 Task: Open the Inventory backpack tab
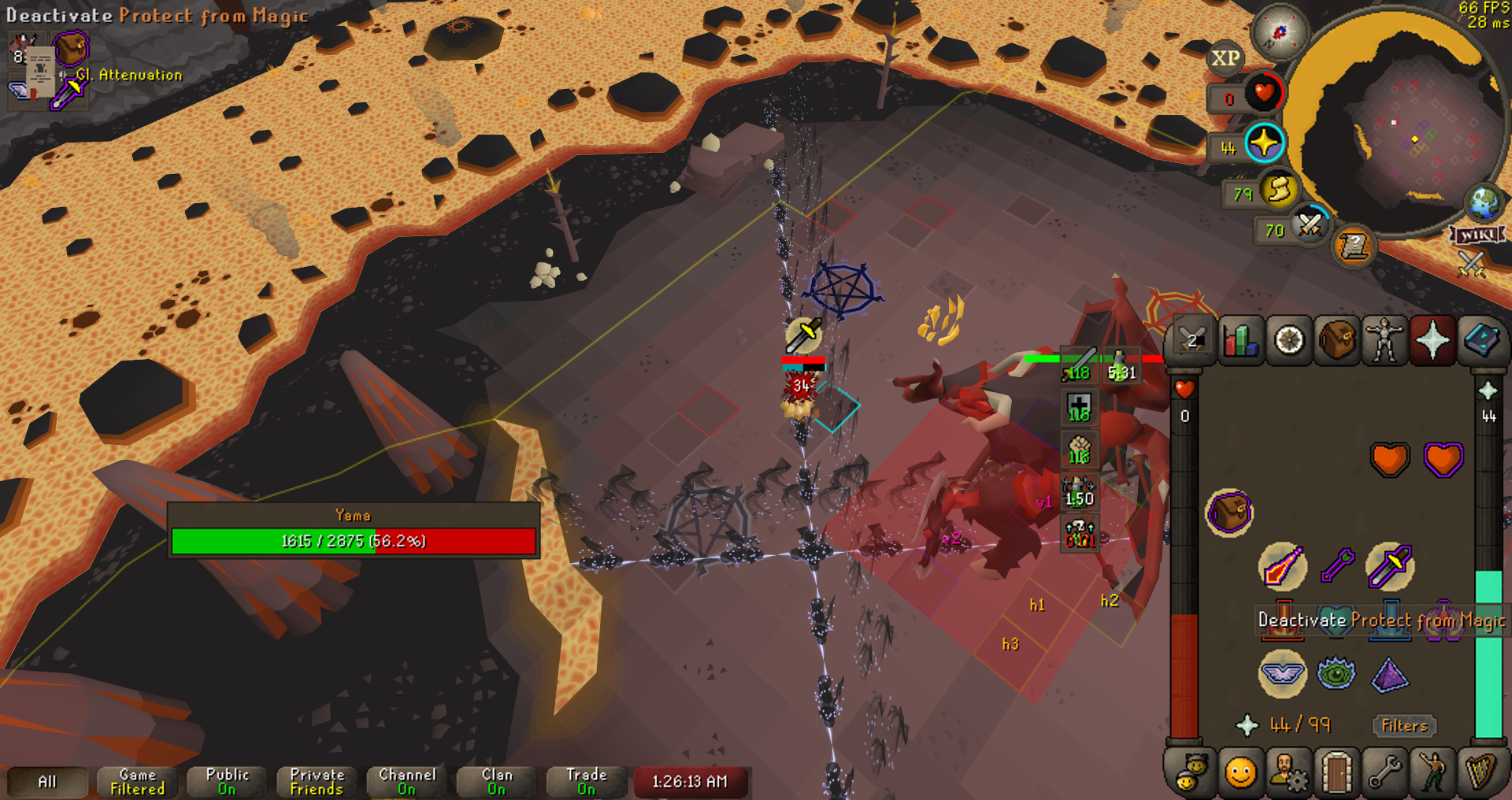(x=1337, y=340)
